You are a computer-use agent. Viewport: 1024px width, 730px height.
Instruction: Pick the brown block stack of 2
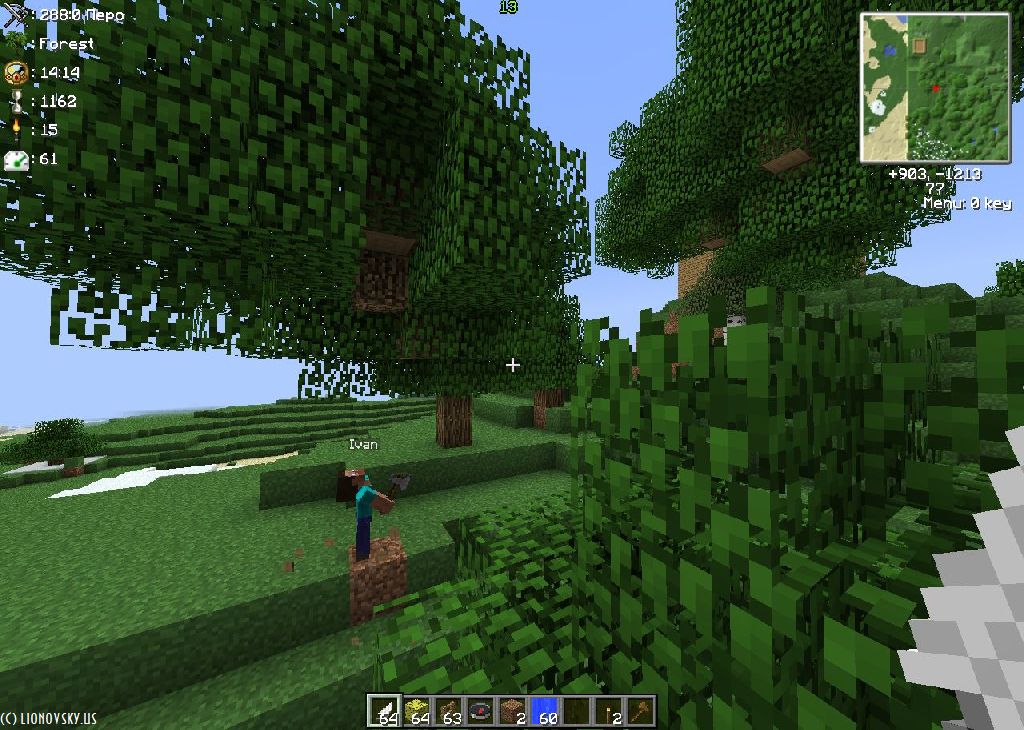[x=513, y=710]
